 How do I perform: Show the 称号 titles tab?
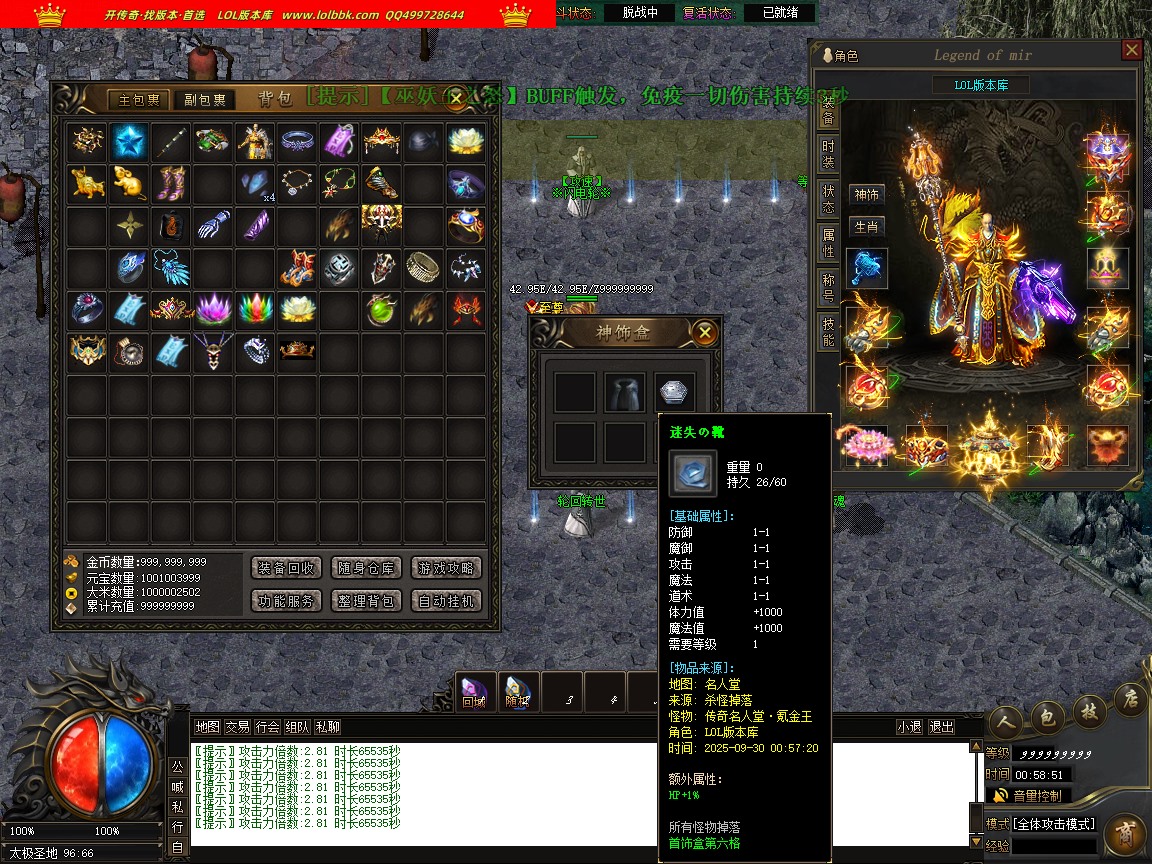tap(828, 289)
